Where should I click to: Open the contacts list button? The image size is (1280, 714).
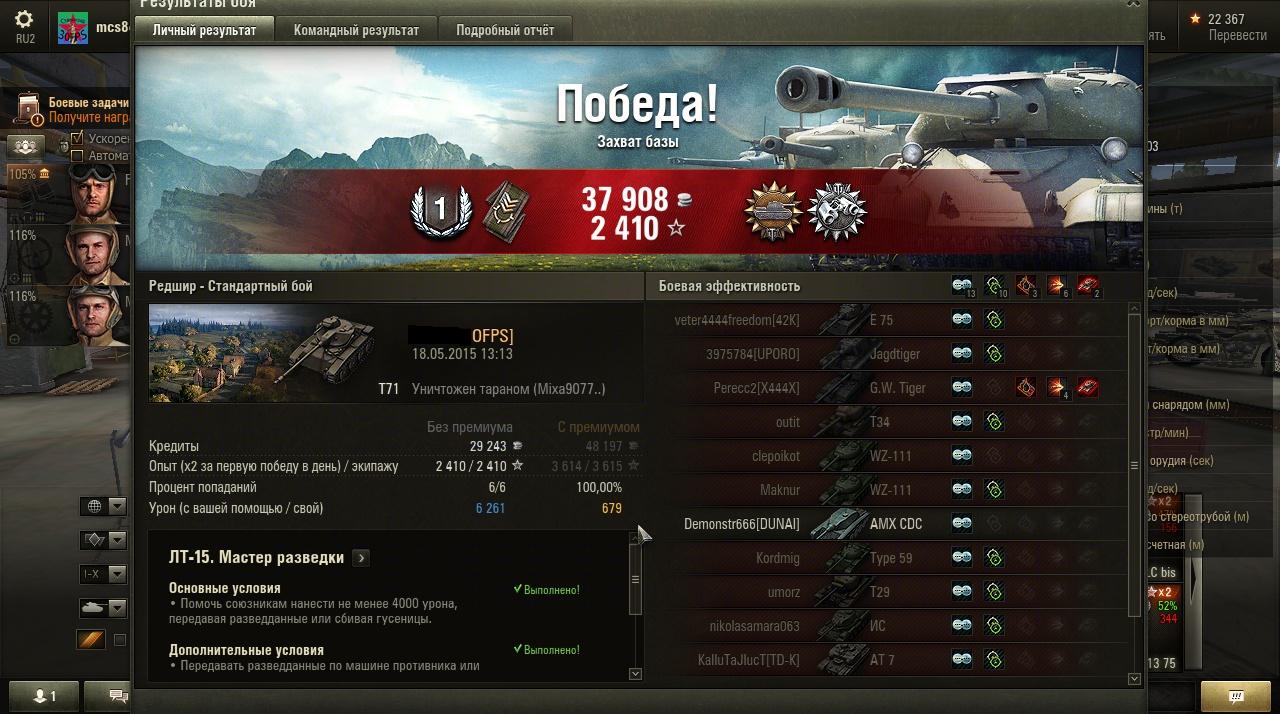[x=45, y=696]
